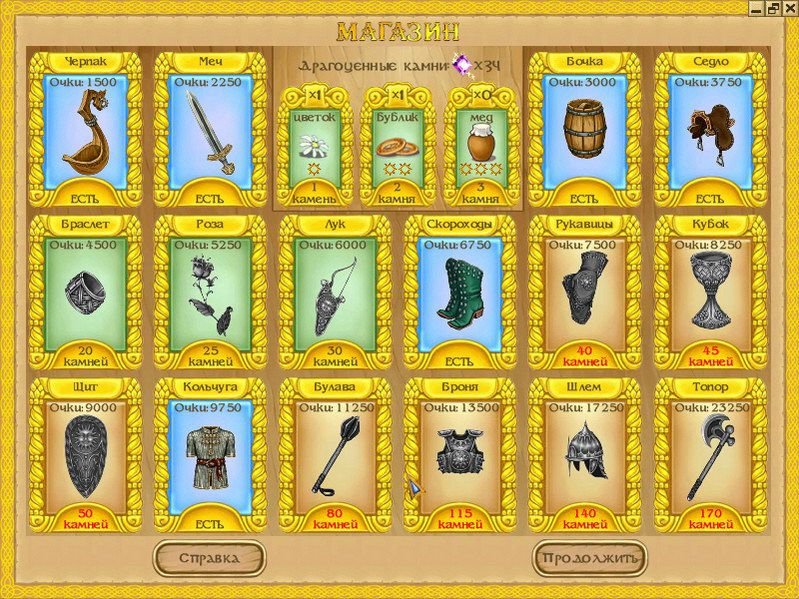Choose the Лук bow card
The height and width of the screenshot is (599, 799).
[335, 291]
